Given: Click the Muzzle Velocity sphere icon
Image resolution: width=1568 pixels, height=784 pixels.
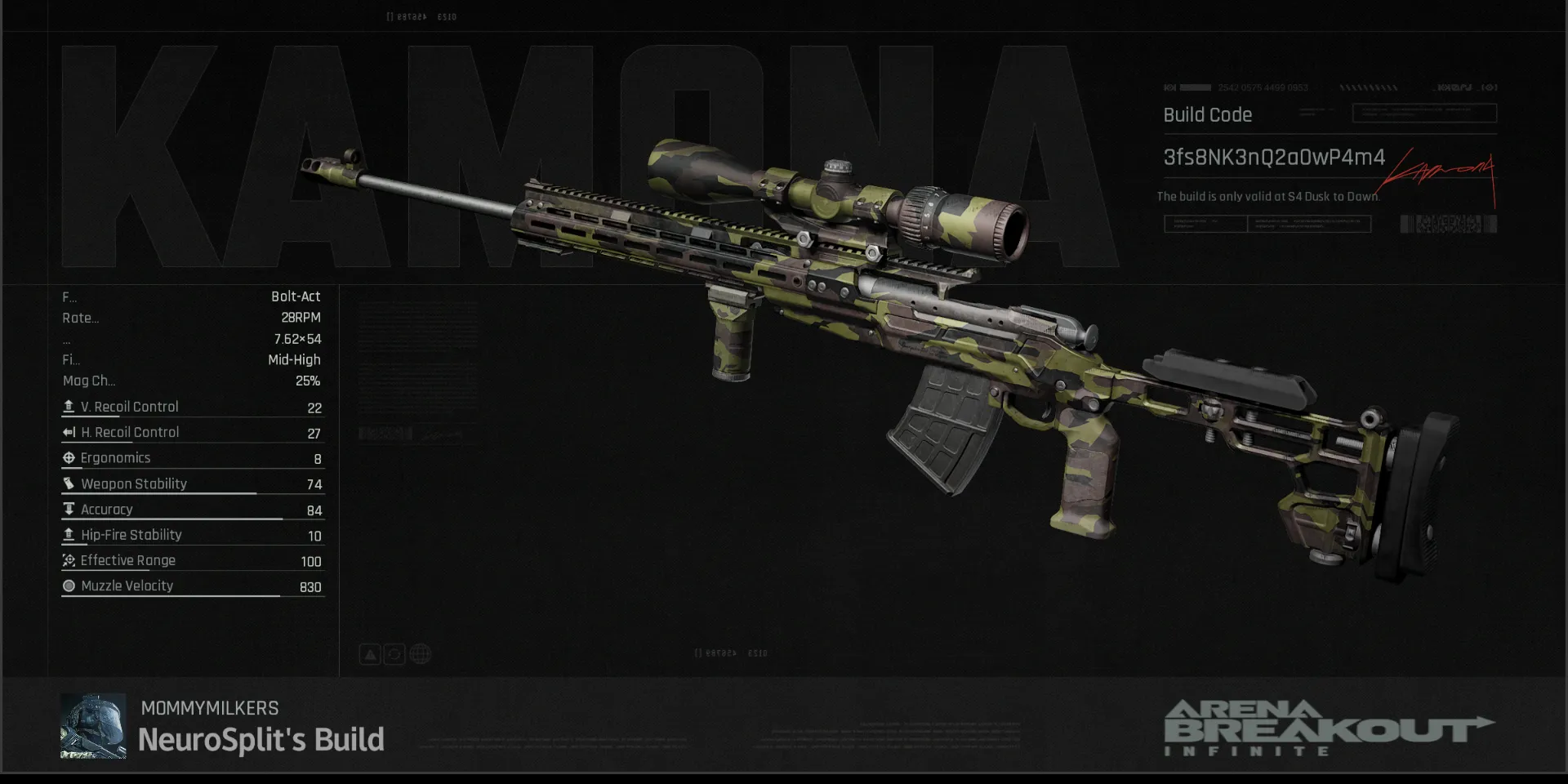Looking at the screenshot, I should click(x=69, y=586).
